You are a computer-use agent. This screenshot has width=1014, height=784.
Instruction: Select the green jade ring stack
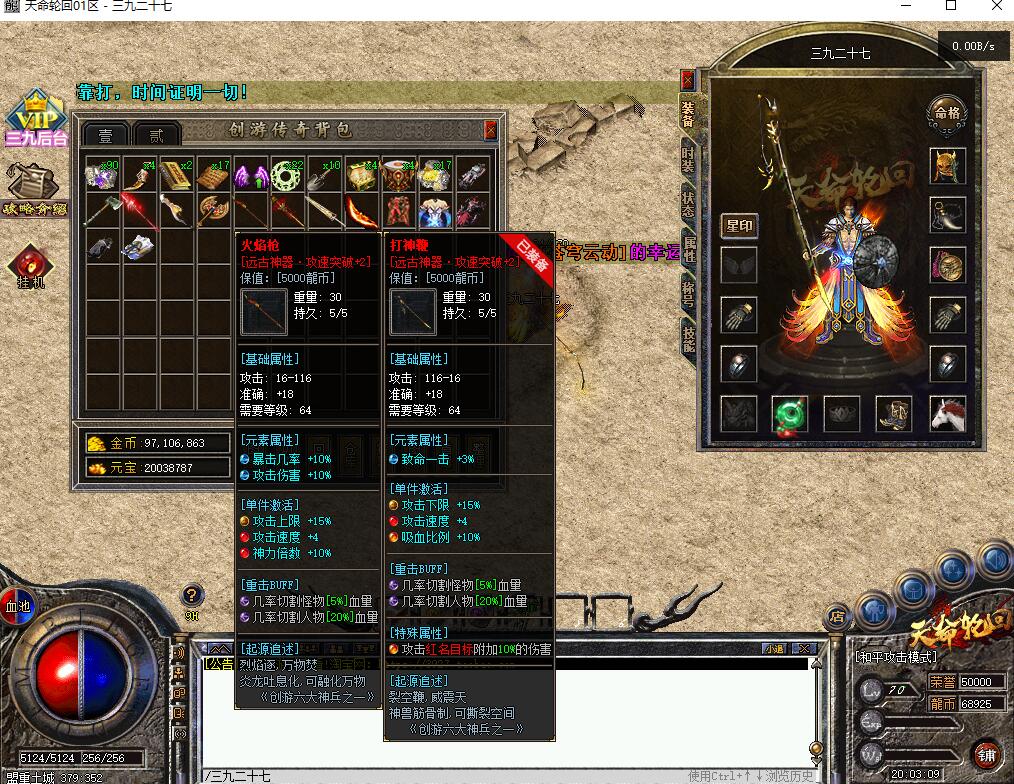click(x=287, y=176)
